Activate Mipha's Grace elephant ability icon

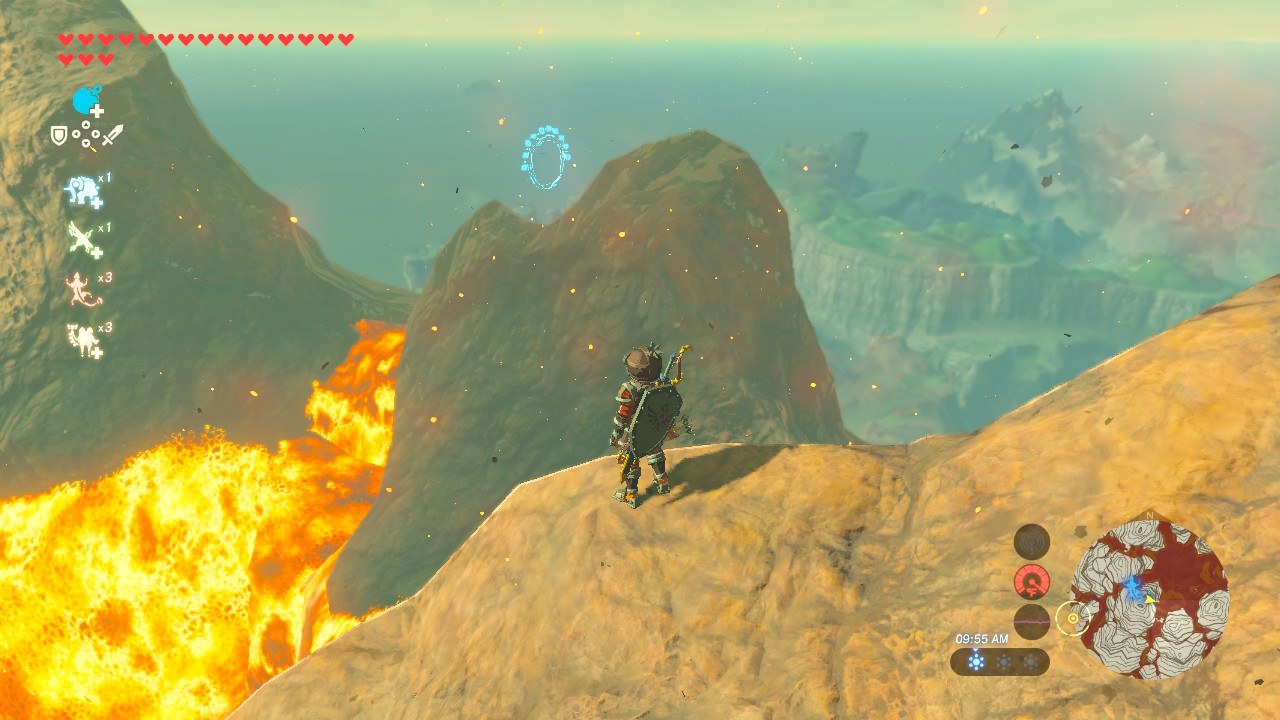point(84,190)
